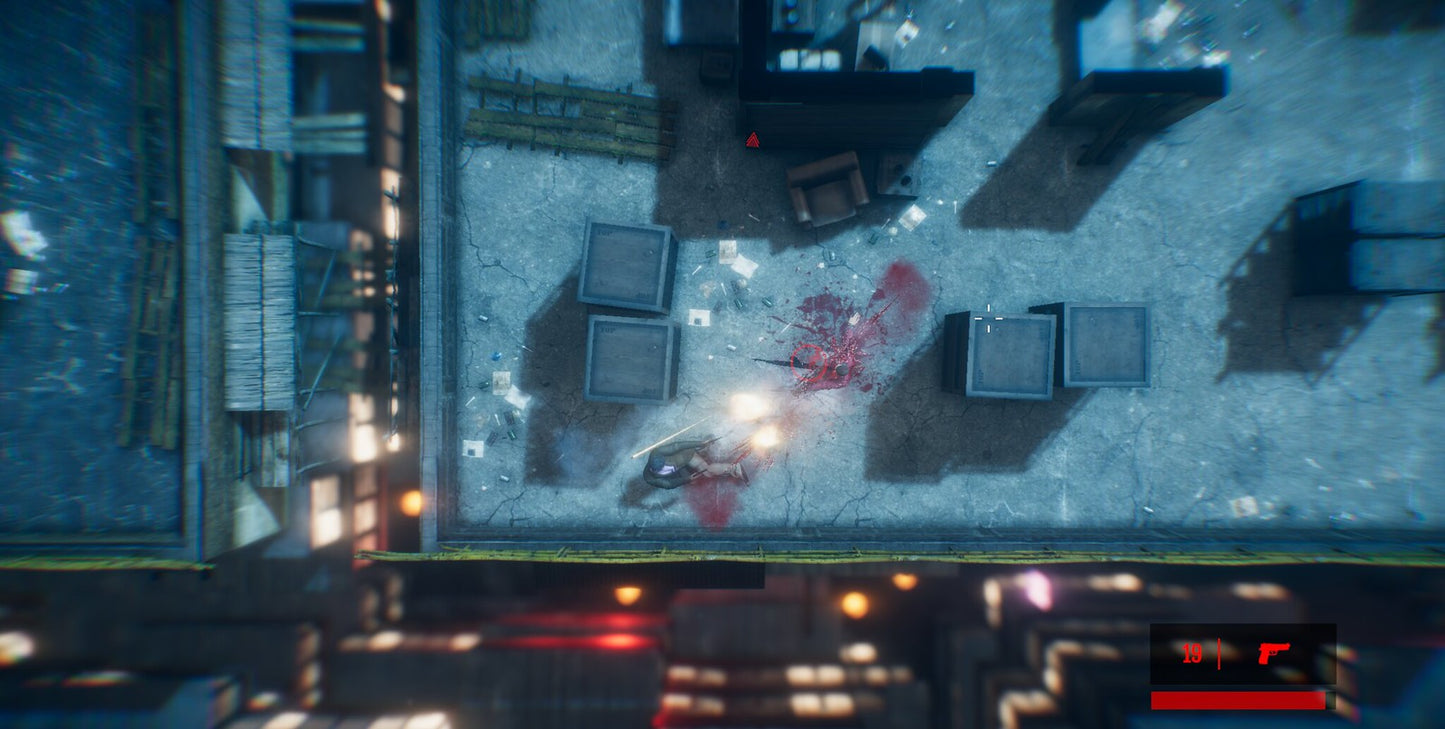The height and width of the screenshot is (729, 1445).
Task: Click the red triangle enemy indicator
Action: 753,141
